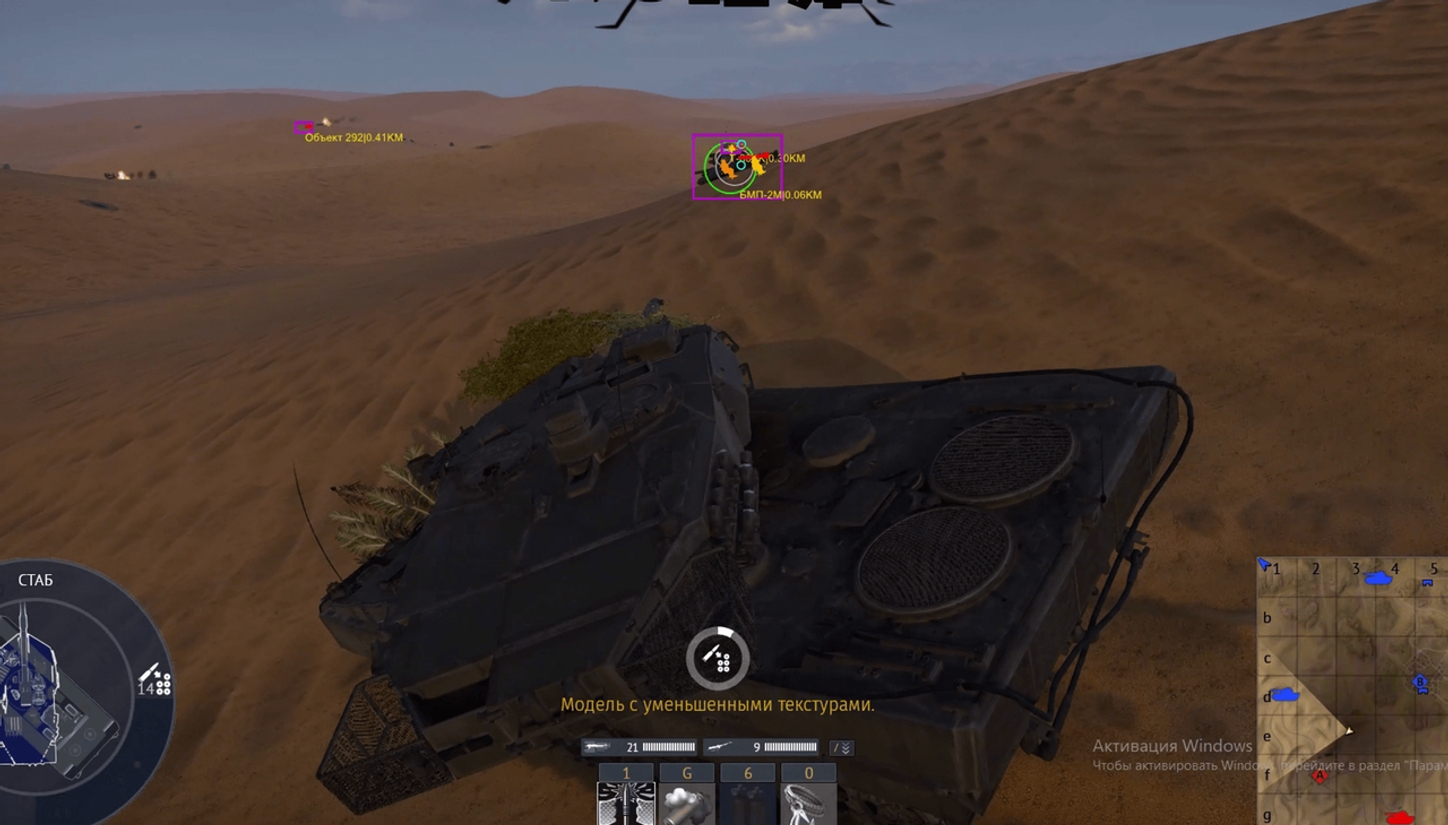Screen dimensions: 1448x825
Task: Select the tow cable item in slot 0
Action: (808, 798)
